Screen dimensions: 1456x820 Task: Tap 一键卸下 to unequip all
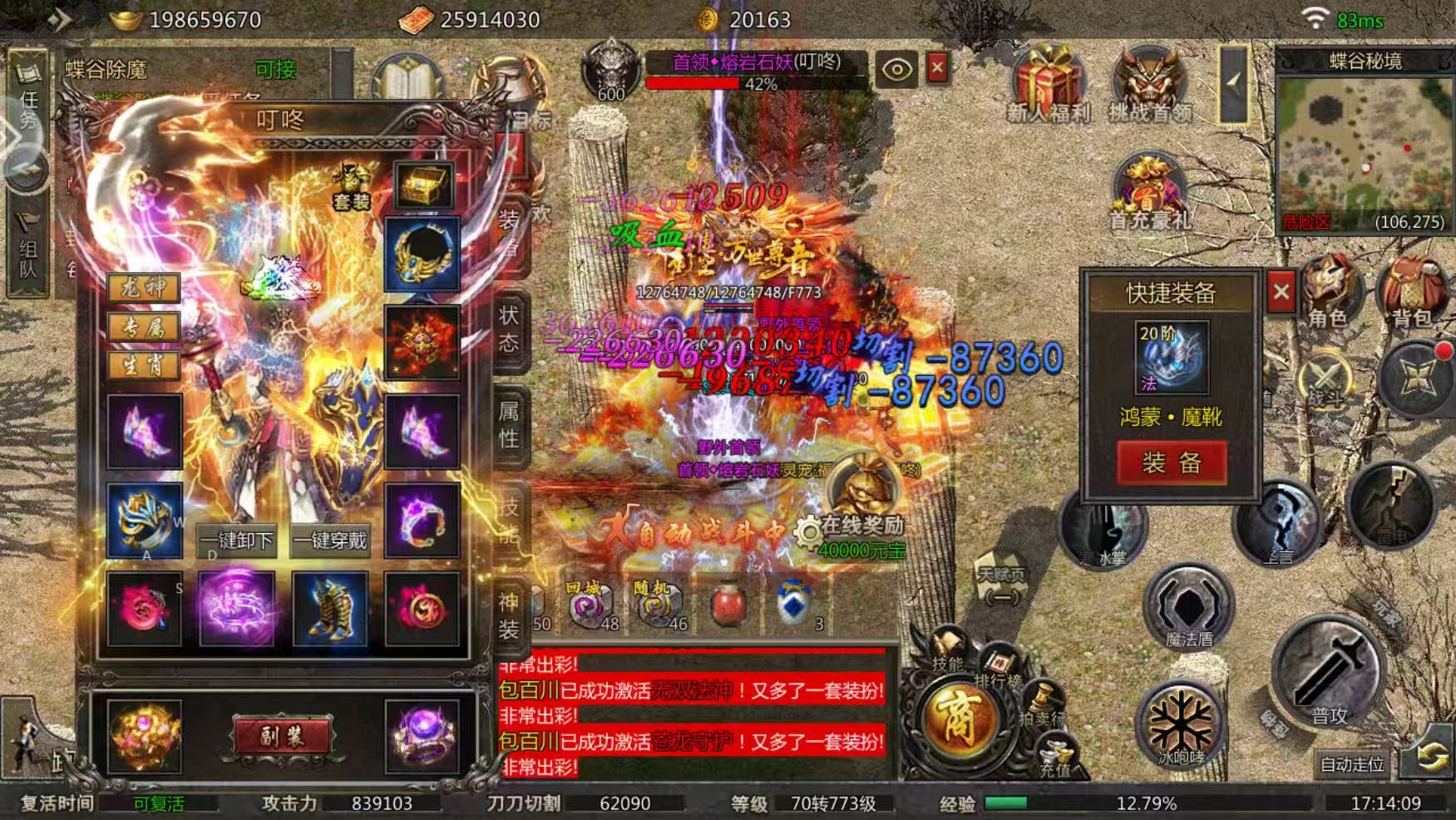click(x=237, y=541)
